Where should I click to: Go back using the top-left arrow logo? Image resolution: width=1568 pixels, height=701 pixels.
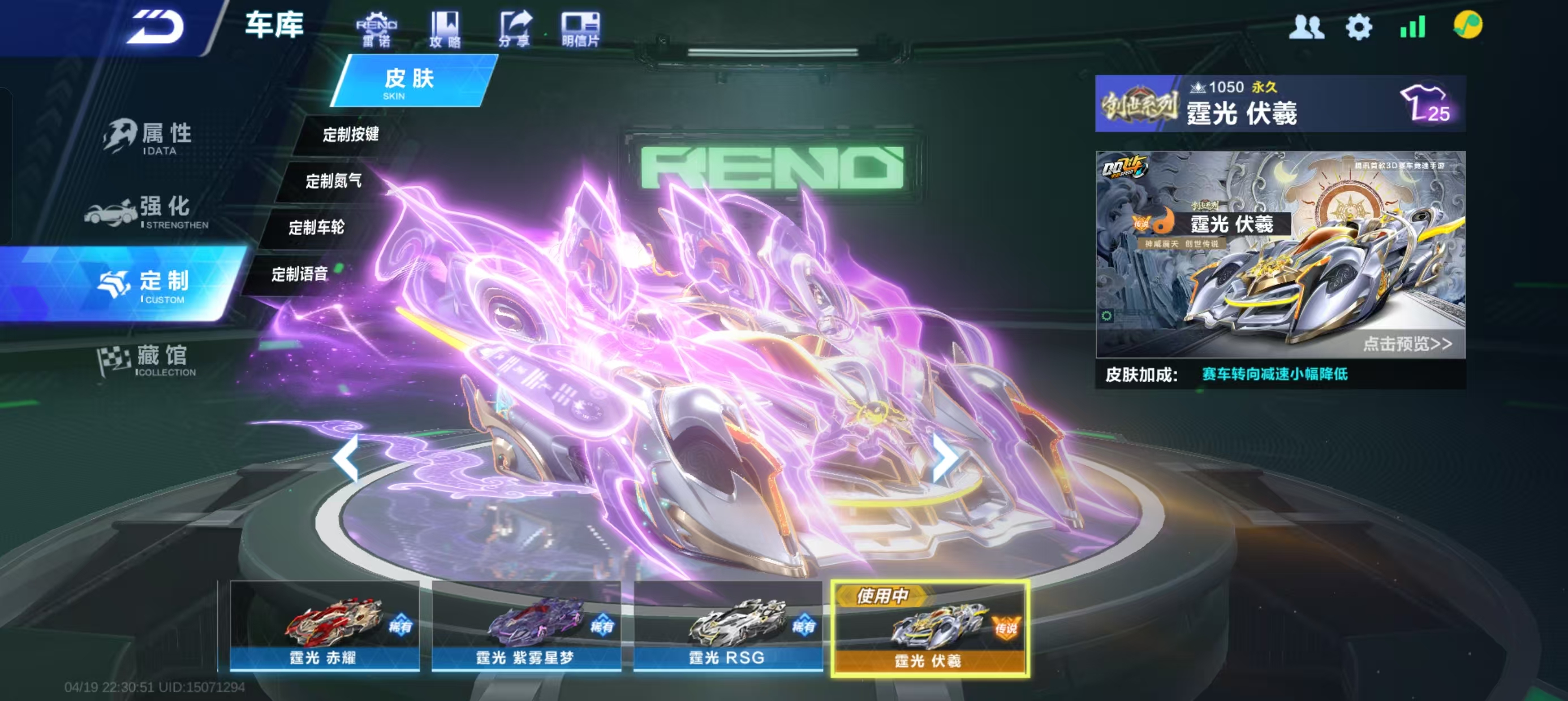pyautogui.click(x=155, y=27)
